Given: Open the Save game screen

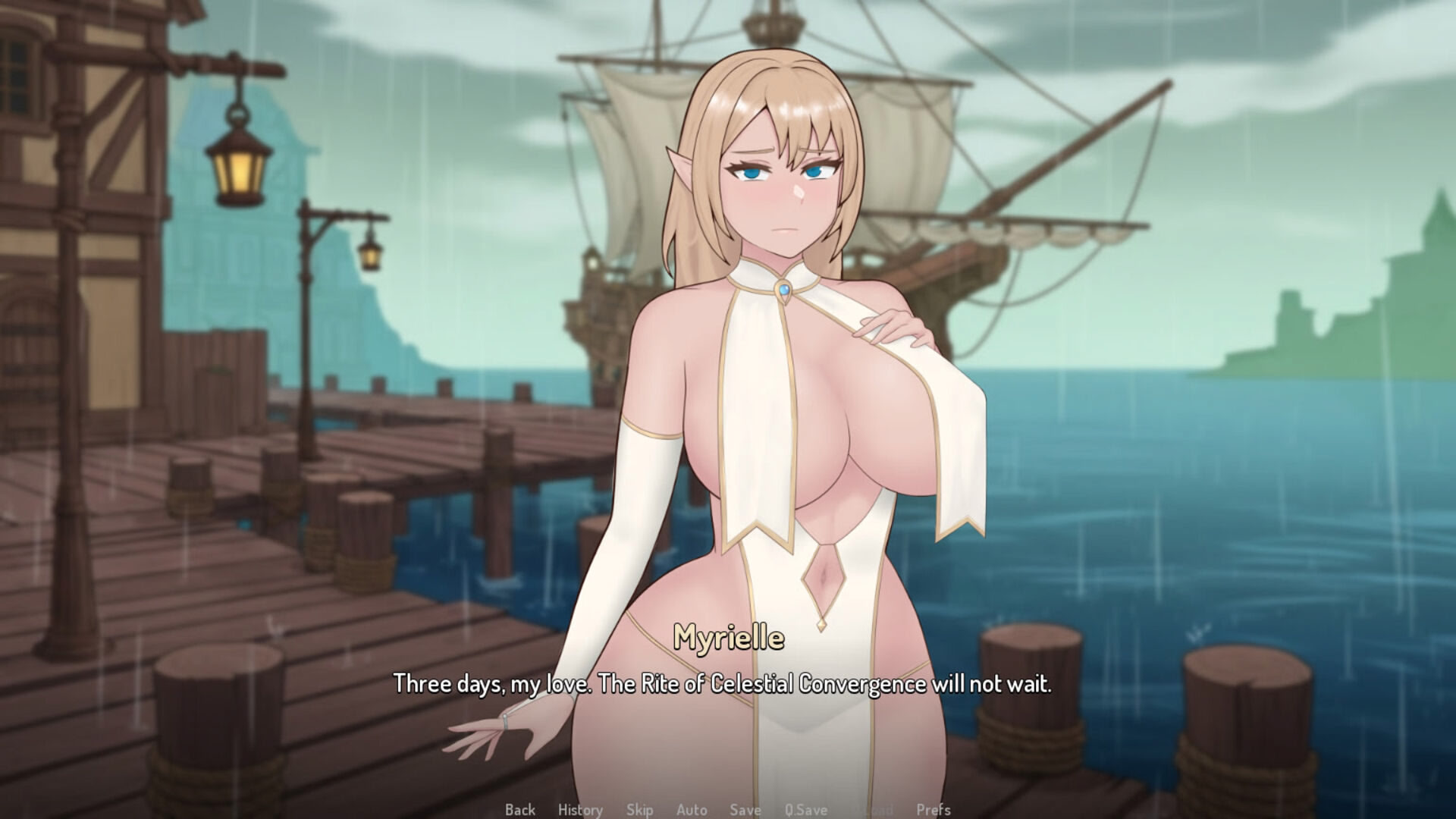Looking at the screenshot, I should [x=745, y=809].
